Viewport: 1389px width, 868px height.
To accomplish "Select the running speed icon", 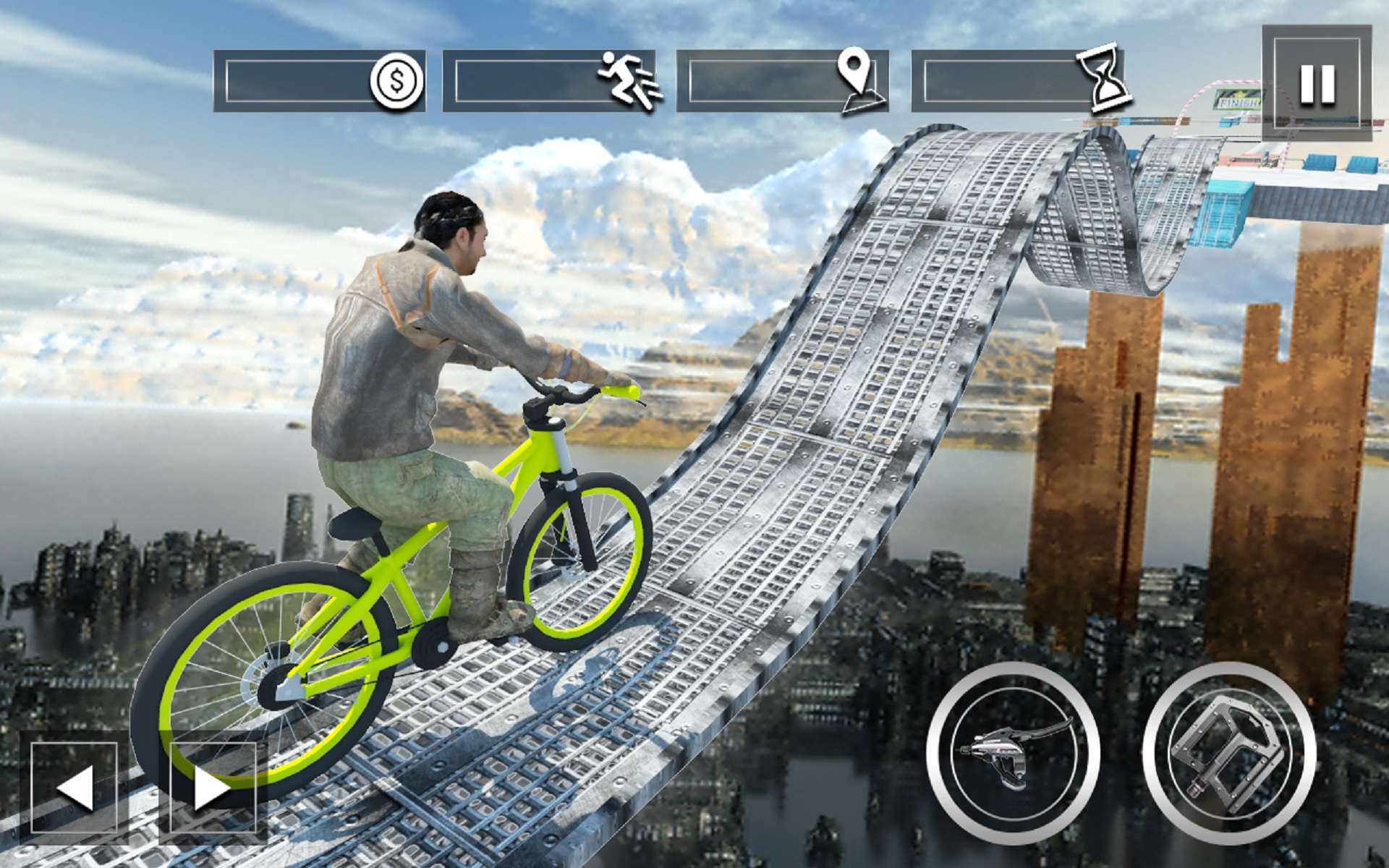I will (x=628, y=80).
